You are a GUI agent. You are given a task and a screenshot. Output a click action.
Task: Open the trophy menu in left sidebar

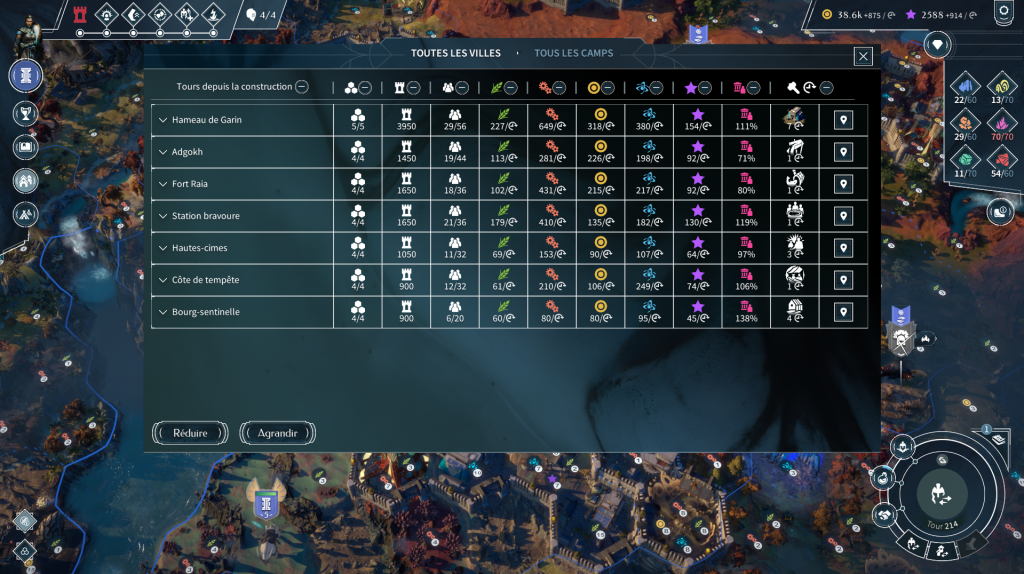[x=25, y=113]
